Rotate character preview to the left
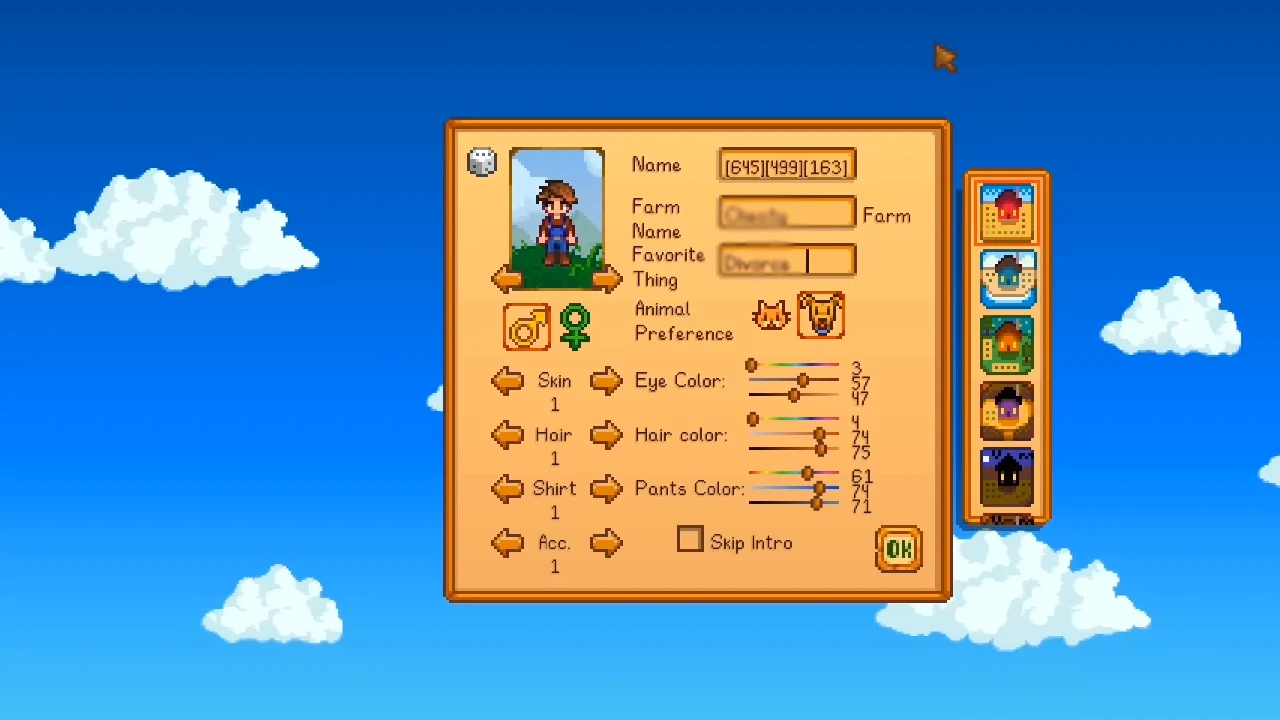Viewport: 1280px width, 720px height. pyautogui.click(x=507, y=280)
